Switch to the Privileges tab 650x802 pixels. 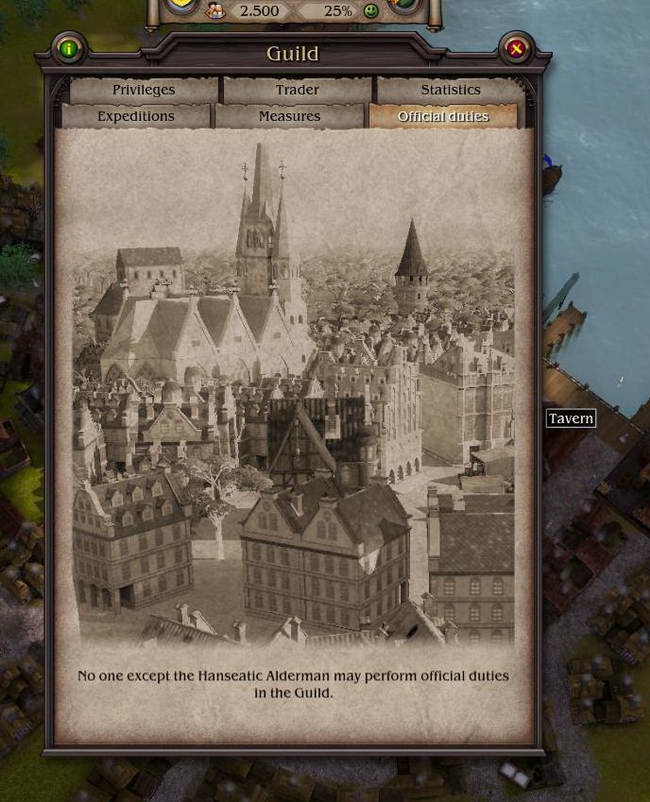coord(143,90)
